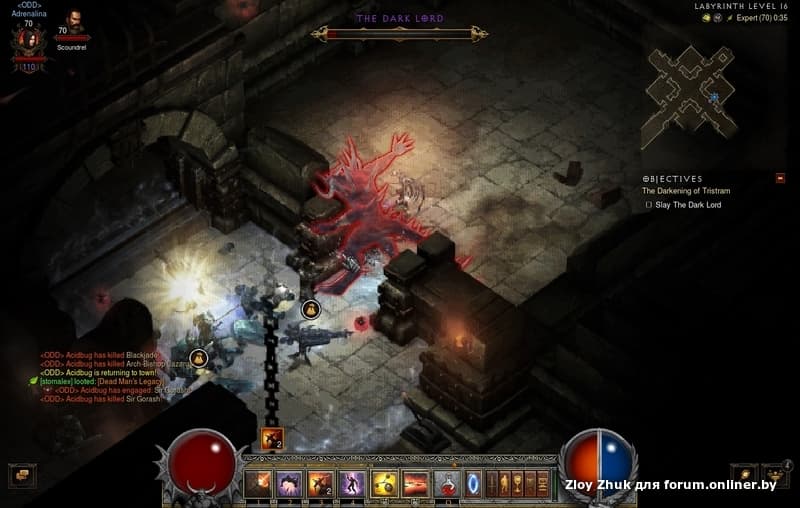The width and height of the screenshot is (800, 508).
Task: Click the active buff icon above the action bar
Action: click(272, 438)
